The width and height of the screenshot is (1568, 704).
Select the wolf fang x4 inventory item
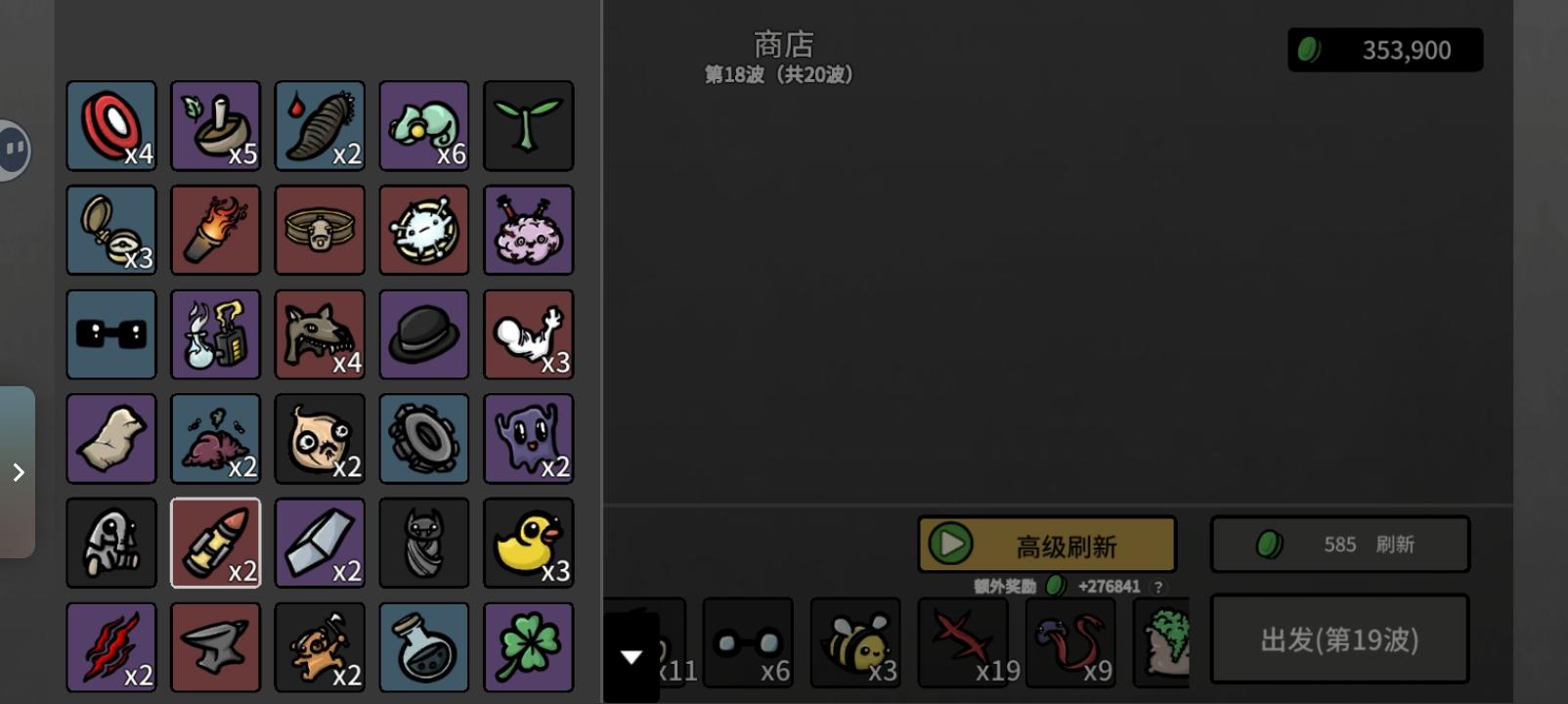(x=320, y=334)
